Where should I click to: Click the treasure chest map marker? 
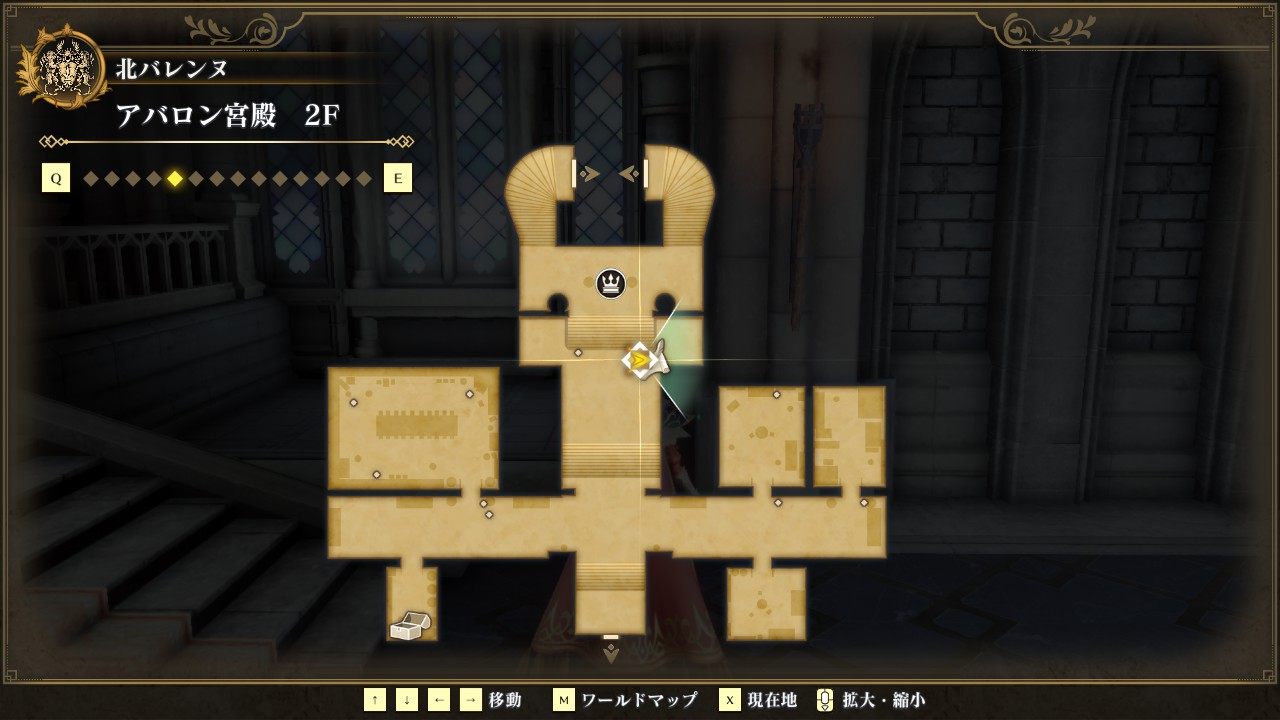(x=409, y=626)
